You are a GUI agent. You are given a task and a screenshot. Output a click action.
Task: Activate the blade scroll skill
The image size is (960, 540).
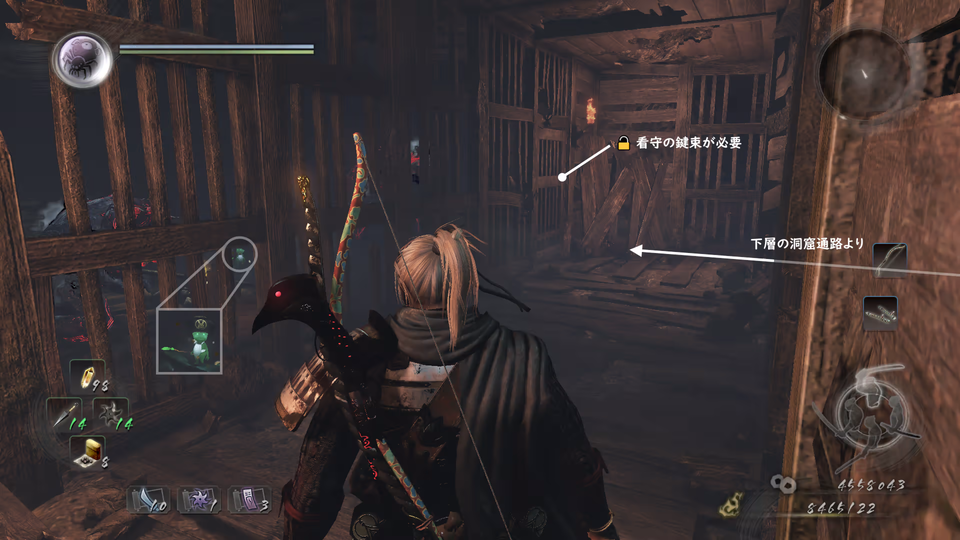pos(148,498)
